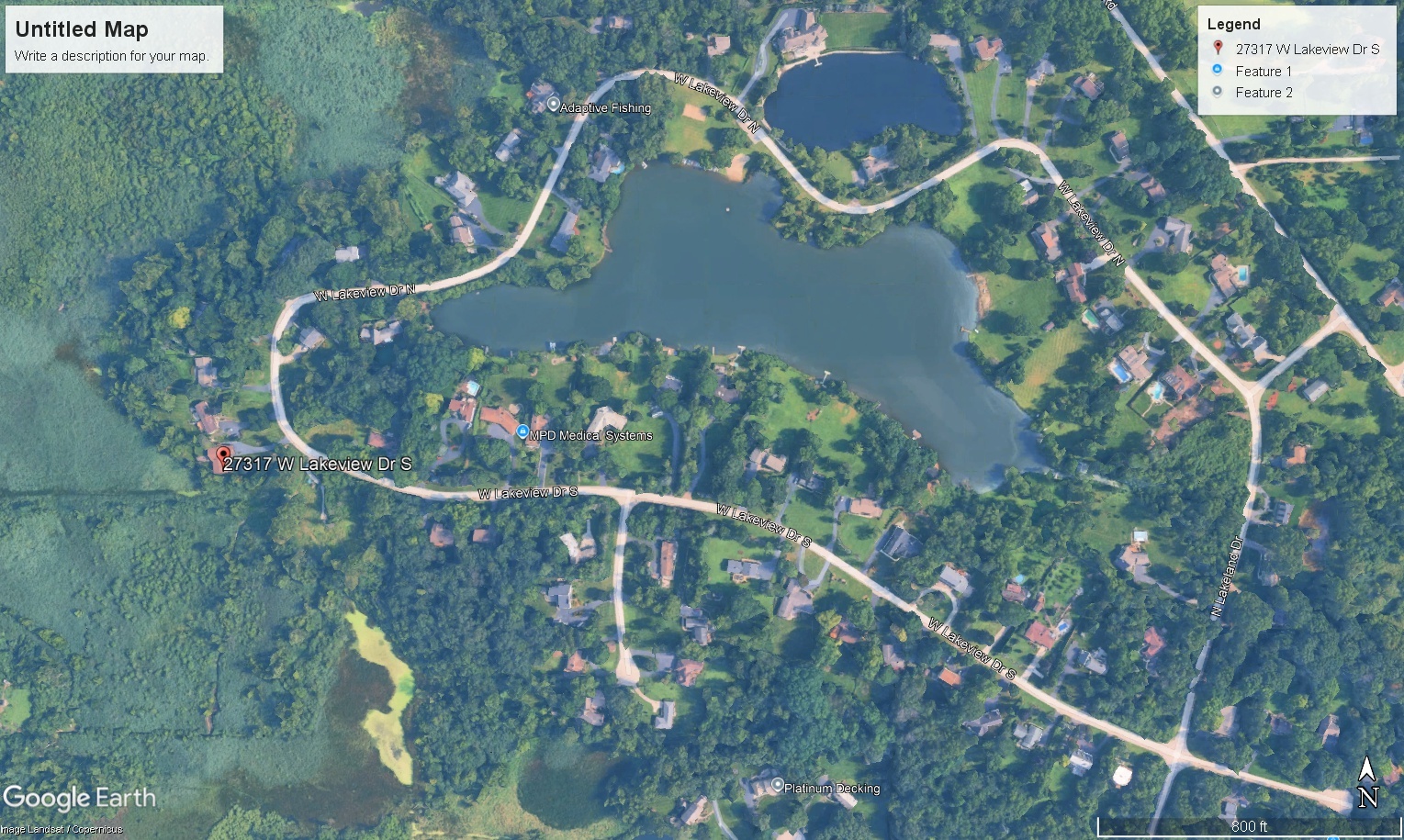1404x840 pixels.
Task: Click the map description text
Action: 111,56
